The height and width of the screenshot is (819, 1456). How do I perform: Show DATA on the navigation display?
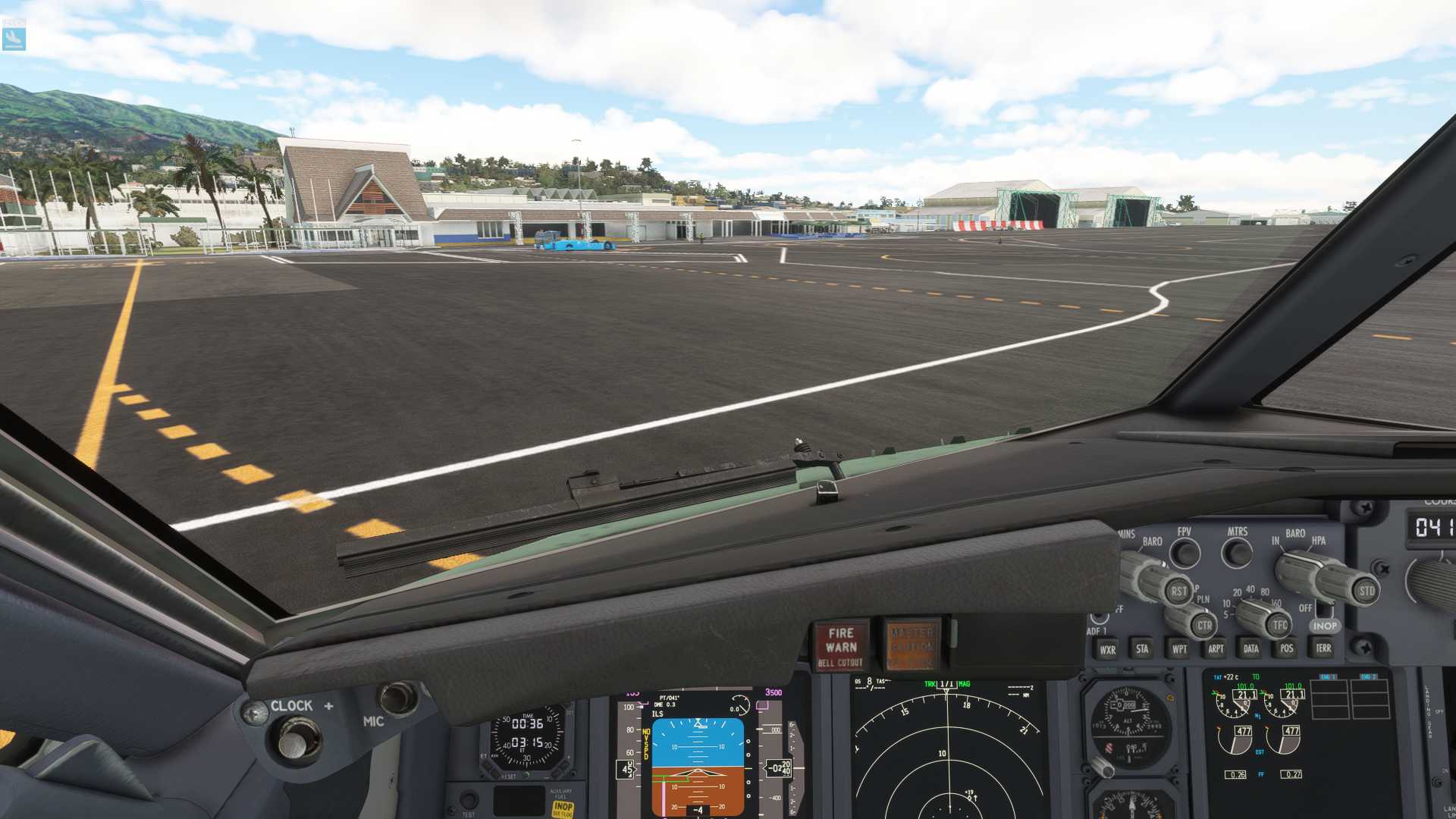(1250, 648)
